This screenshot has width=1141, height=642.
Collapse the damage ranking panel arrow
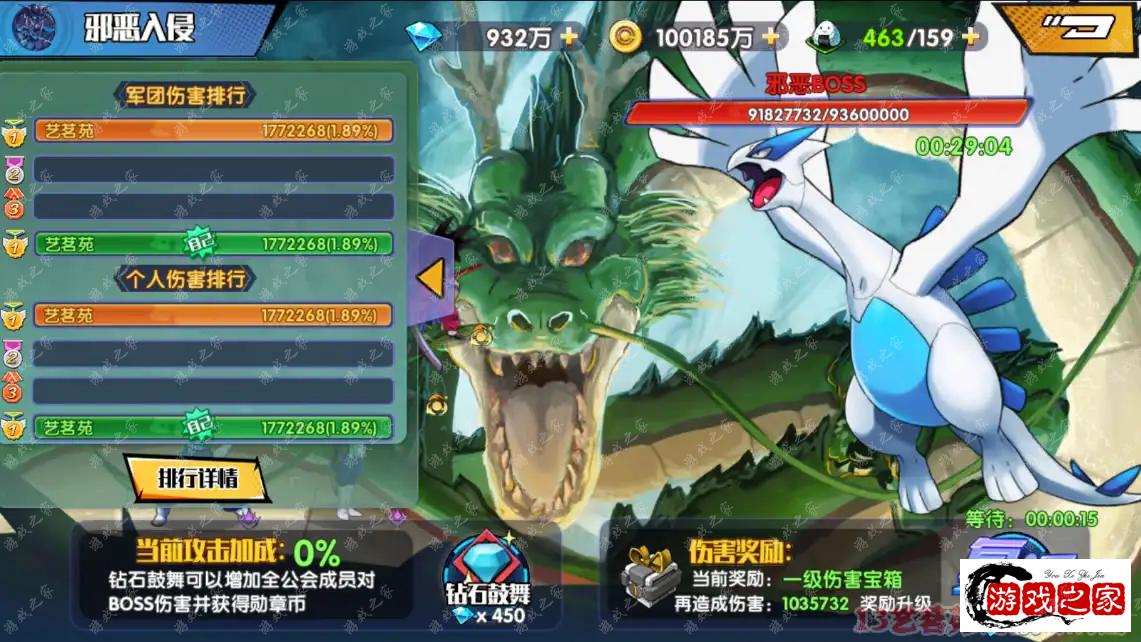tap(431, 279)
